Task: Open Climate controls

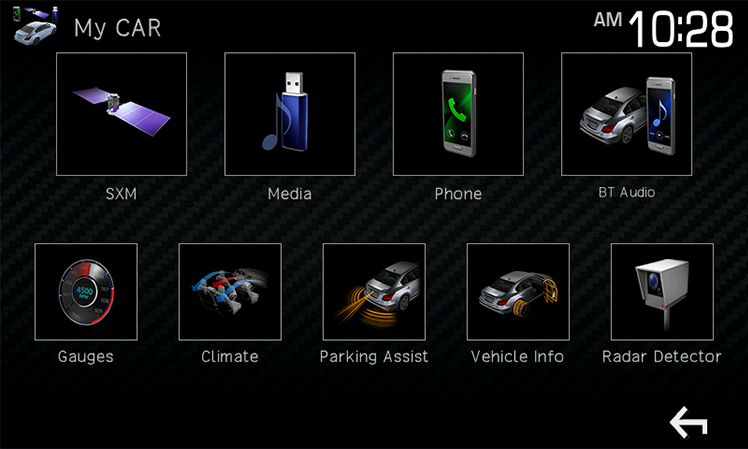Action: pyautogui.click(x=230, y=291)
